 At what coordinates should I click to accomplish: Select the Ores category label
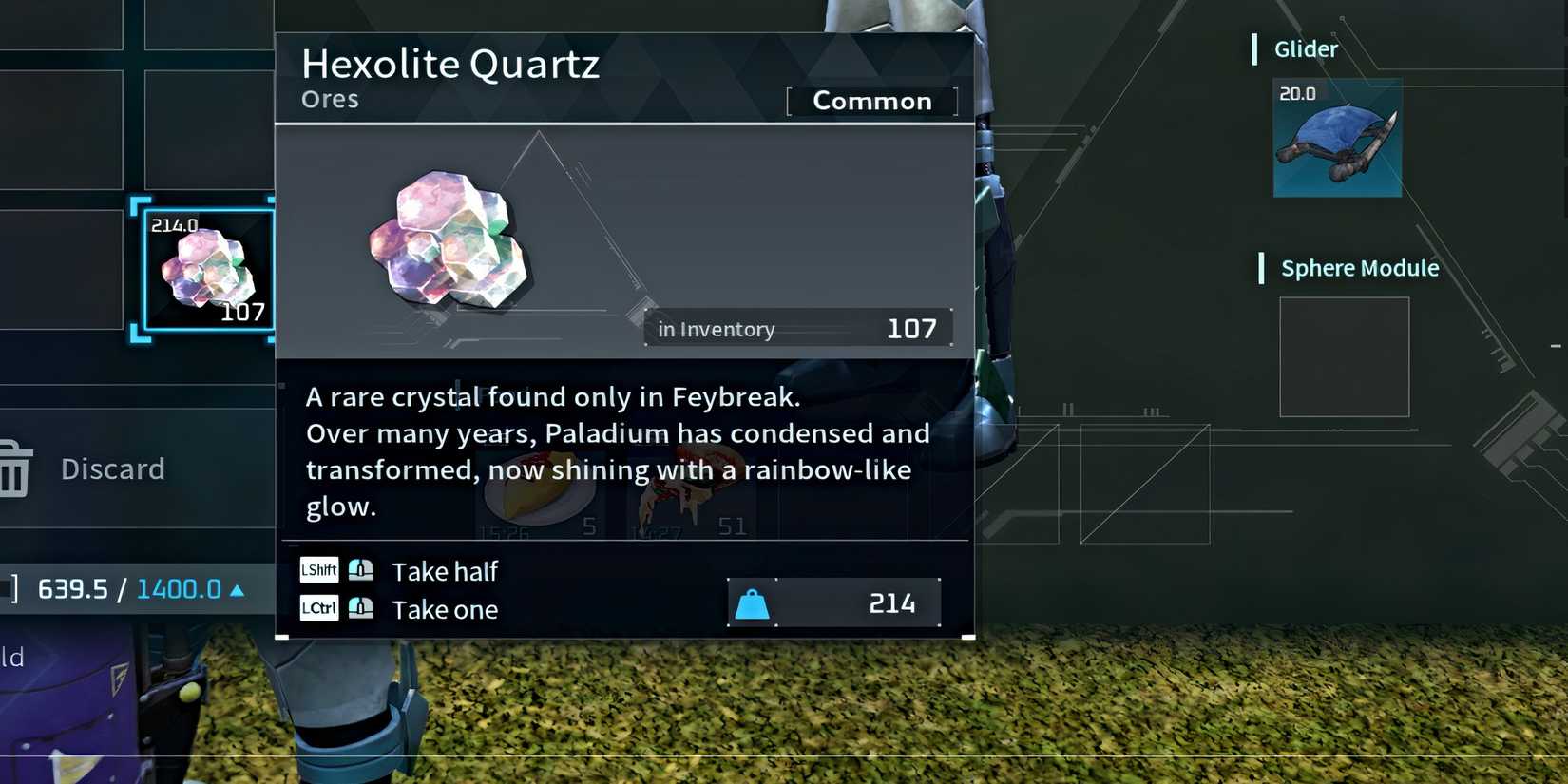coord(329,98)
